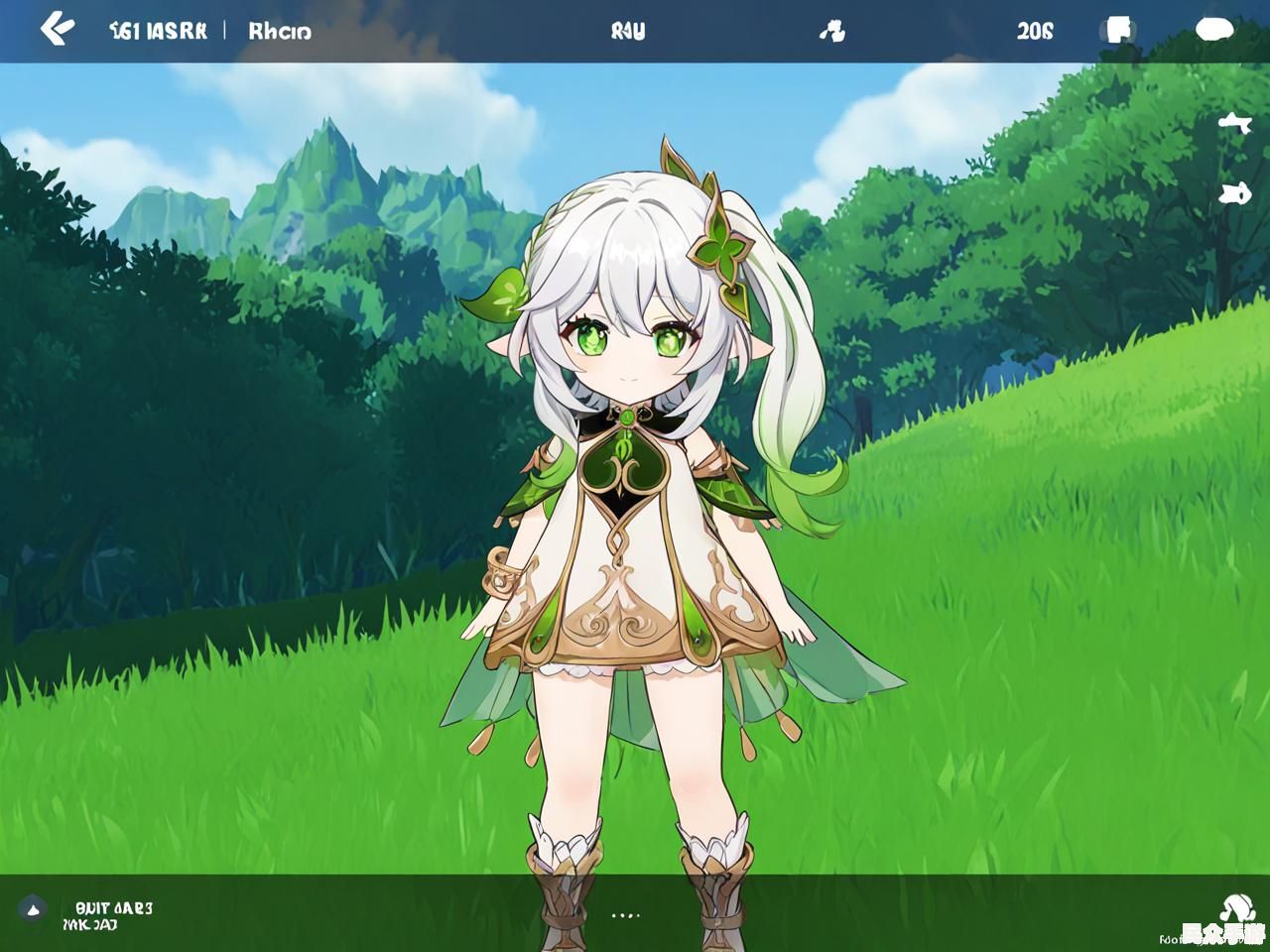Click the round triangle icon in bottom bar
The image size is (1270, 952).
pyautogui.click(x=32, y=907)
